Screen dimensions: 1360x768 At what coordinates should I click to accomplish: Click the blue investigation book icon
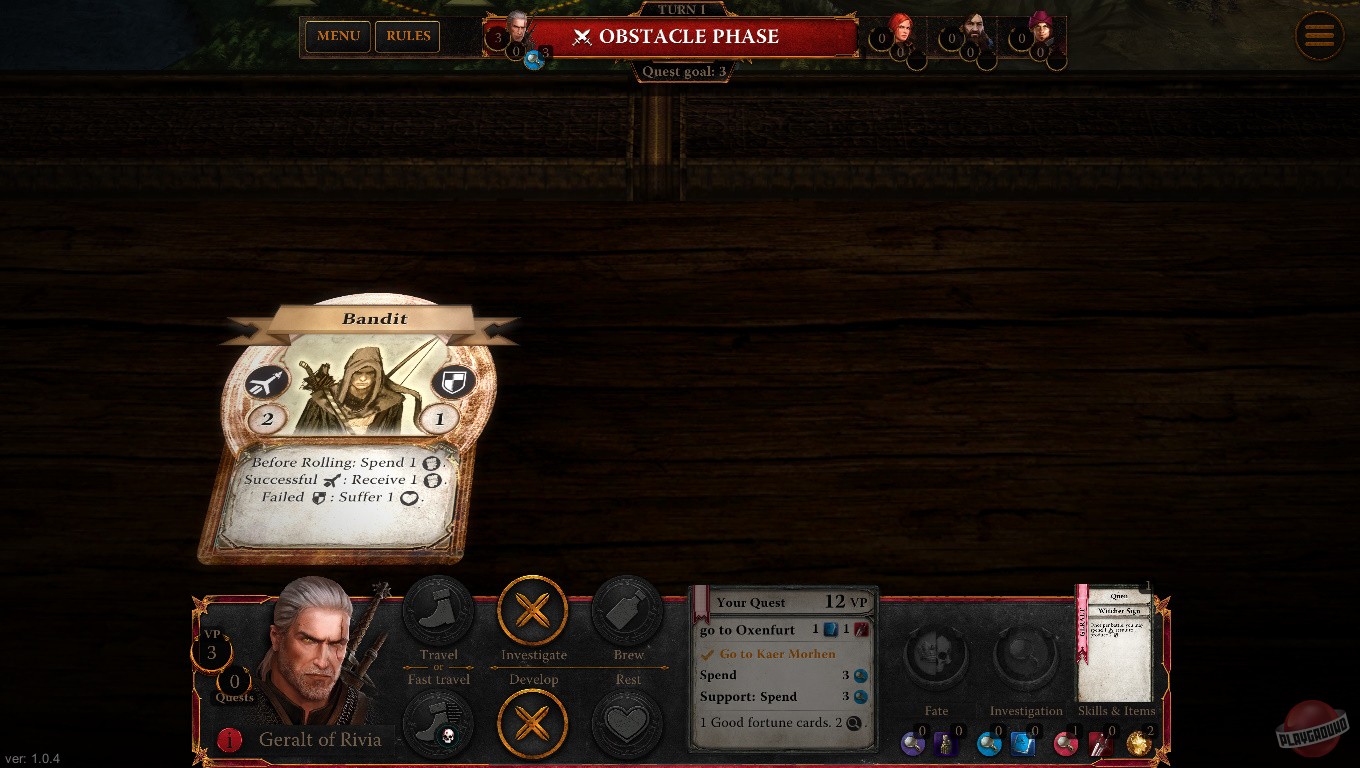[x=1022, y=744]
